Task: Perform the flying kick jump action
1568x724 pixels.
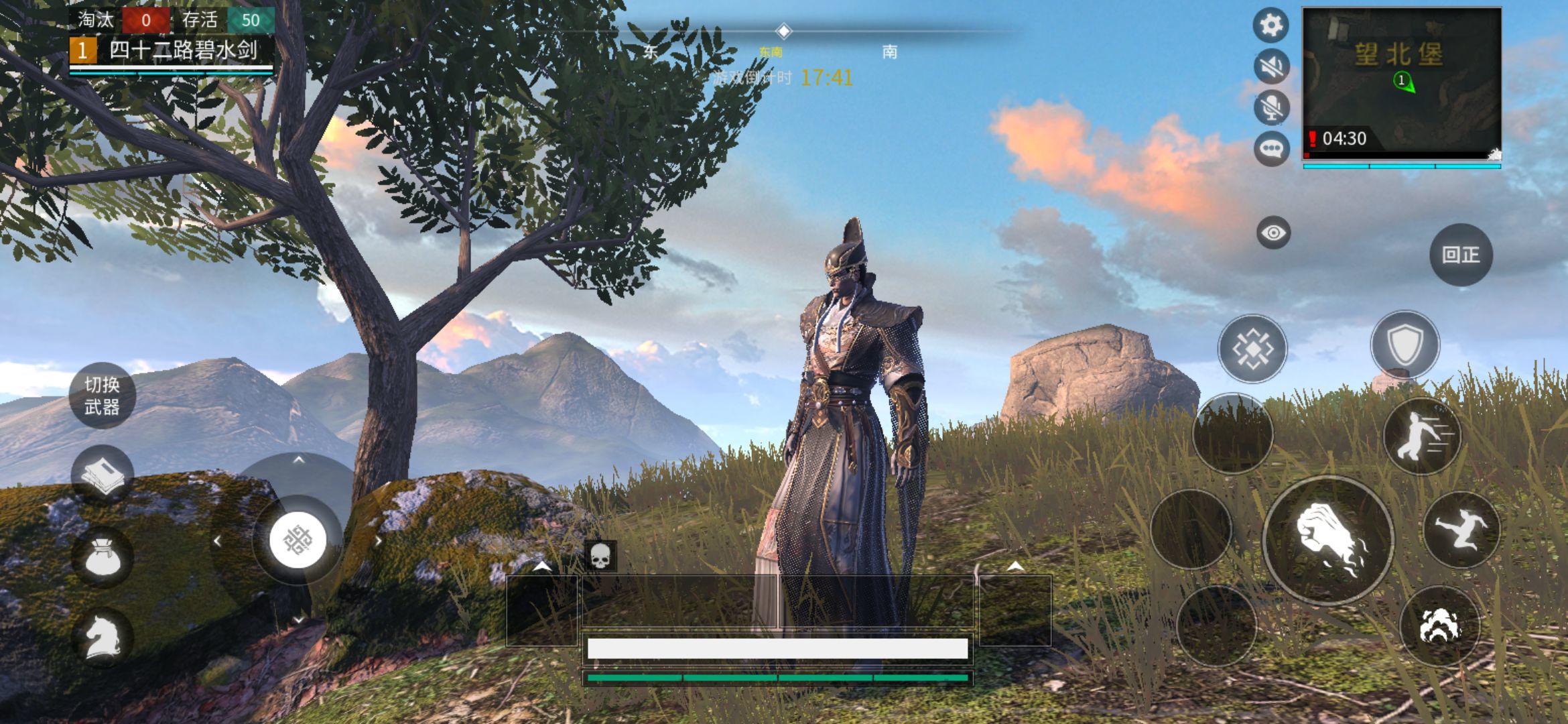Action: click(x=1461, y=530)
